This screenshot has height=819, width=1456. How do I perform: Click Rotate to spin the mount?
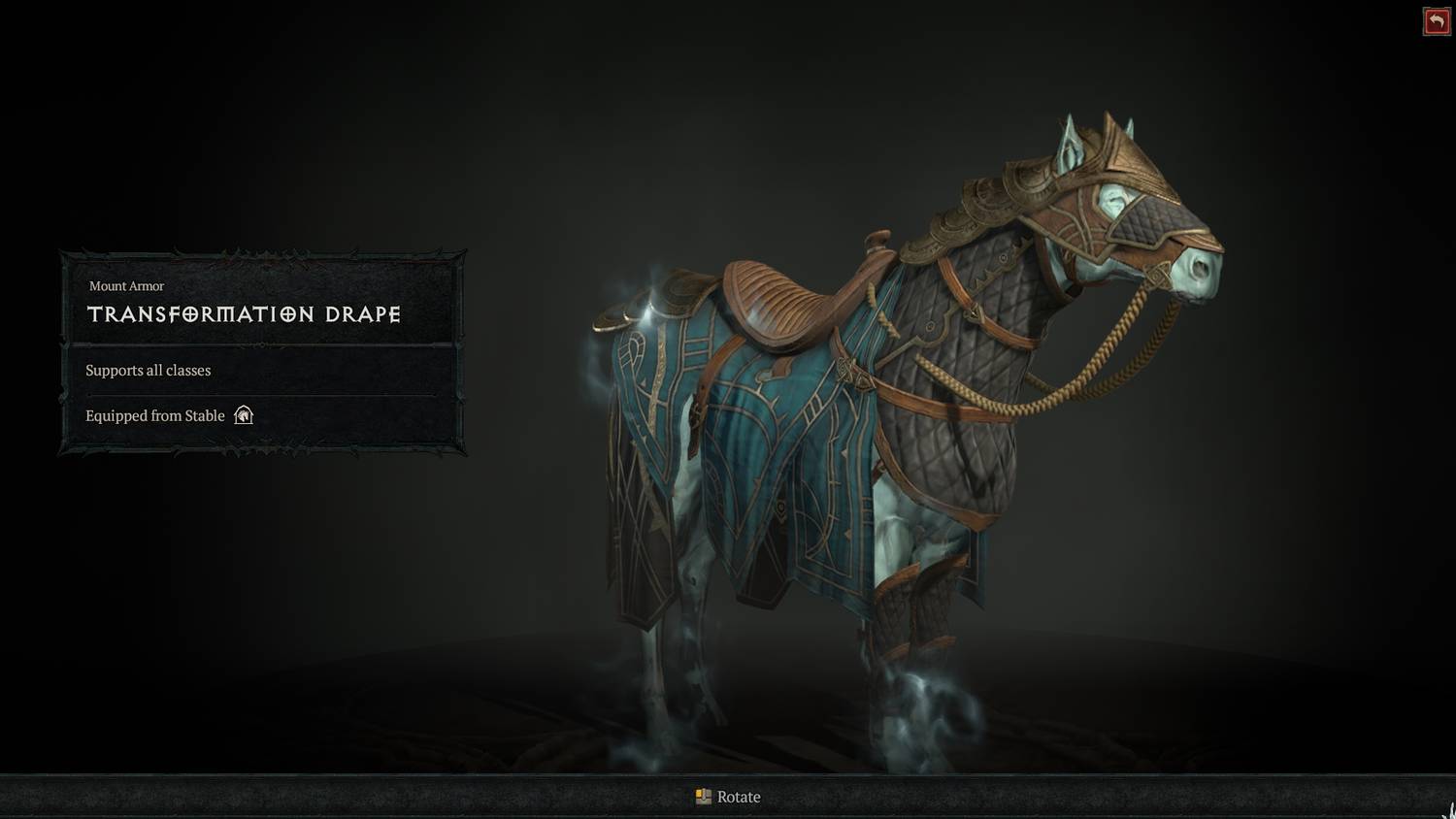739,797
